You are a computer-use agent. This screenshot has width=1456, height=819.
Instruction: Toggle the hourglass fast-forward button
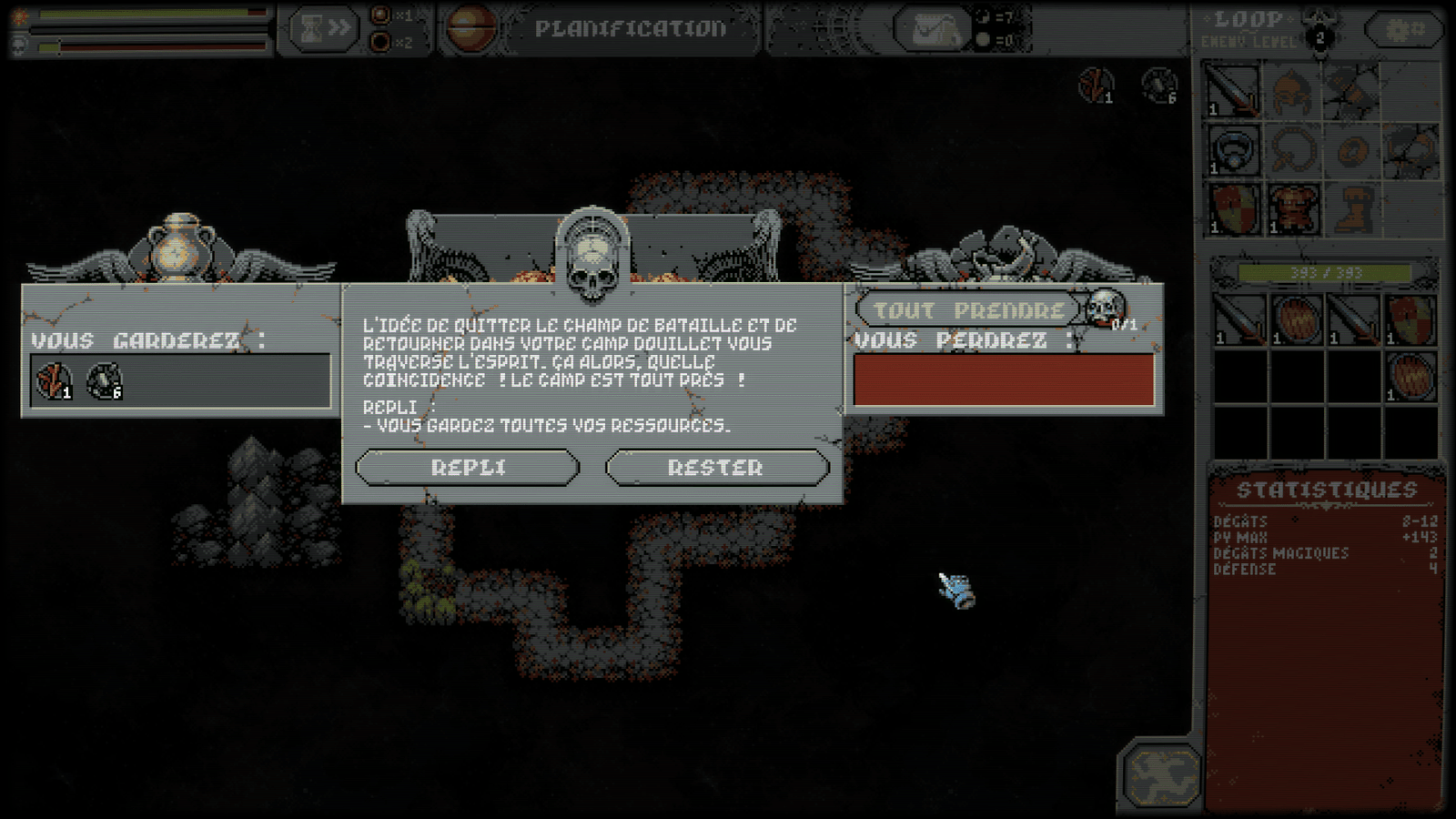click(324, 30)
